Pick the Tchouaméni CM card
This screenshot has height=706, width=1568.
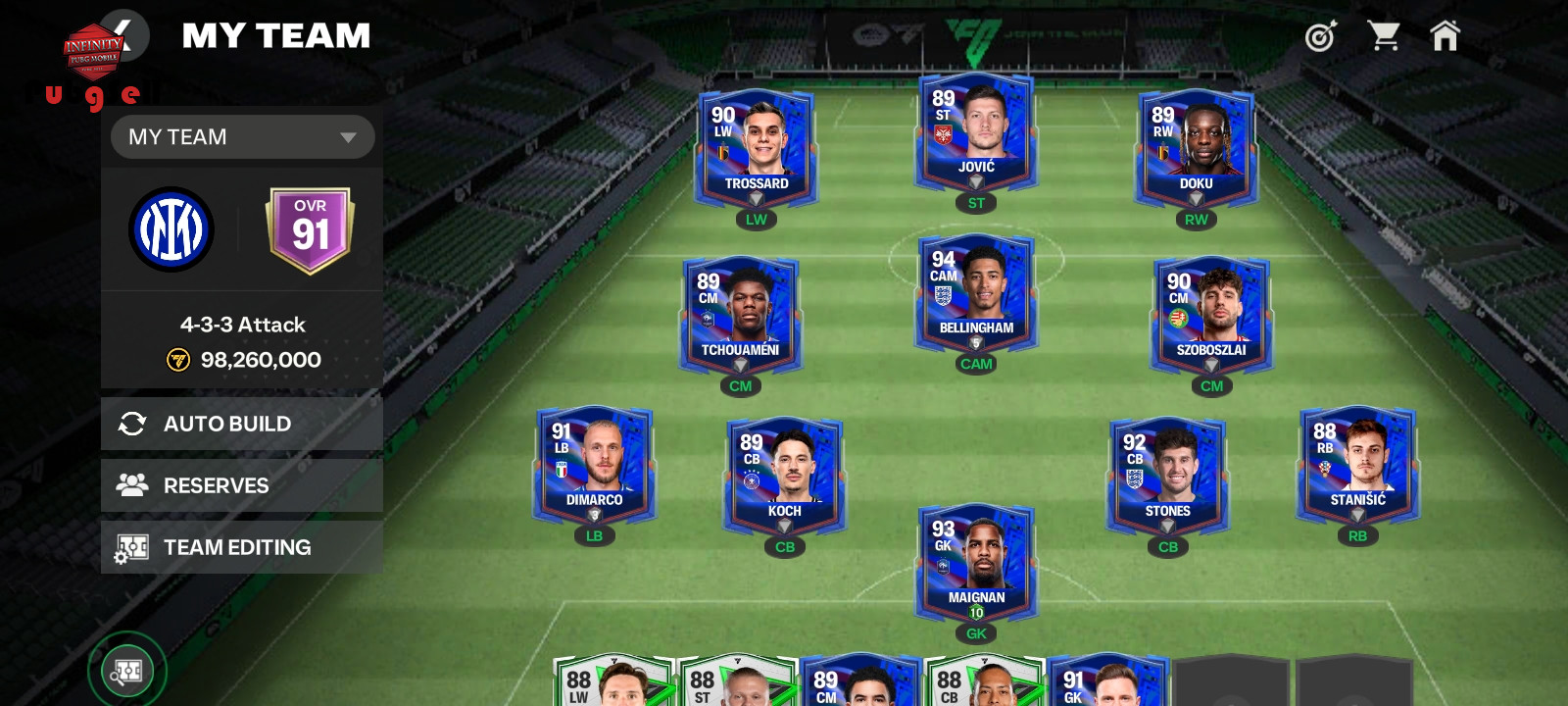coord(741,315)
